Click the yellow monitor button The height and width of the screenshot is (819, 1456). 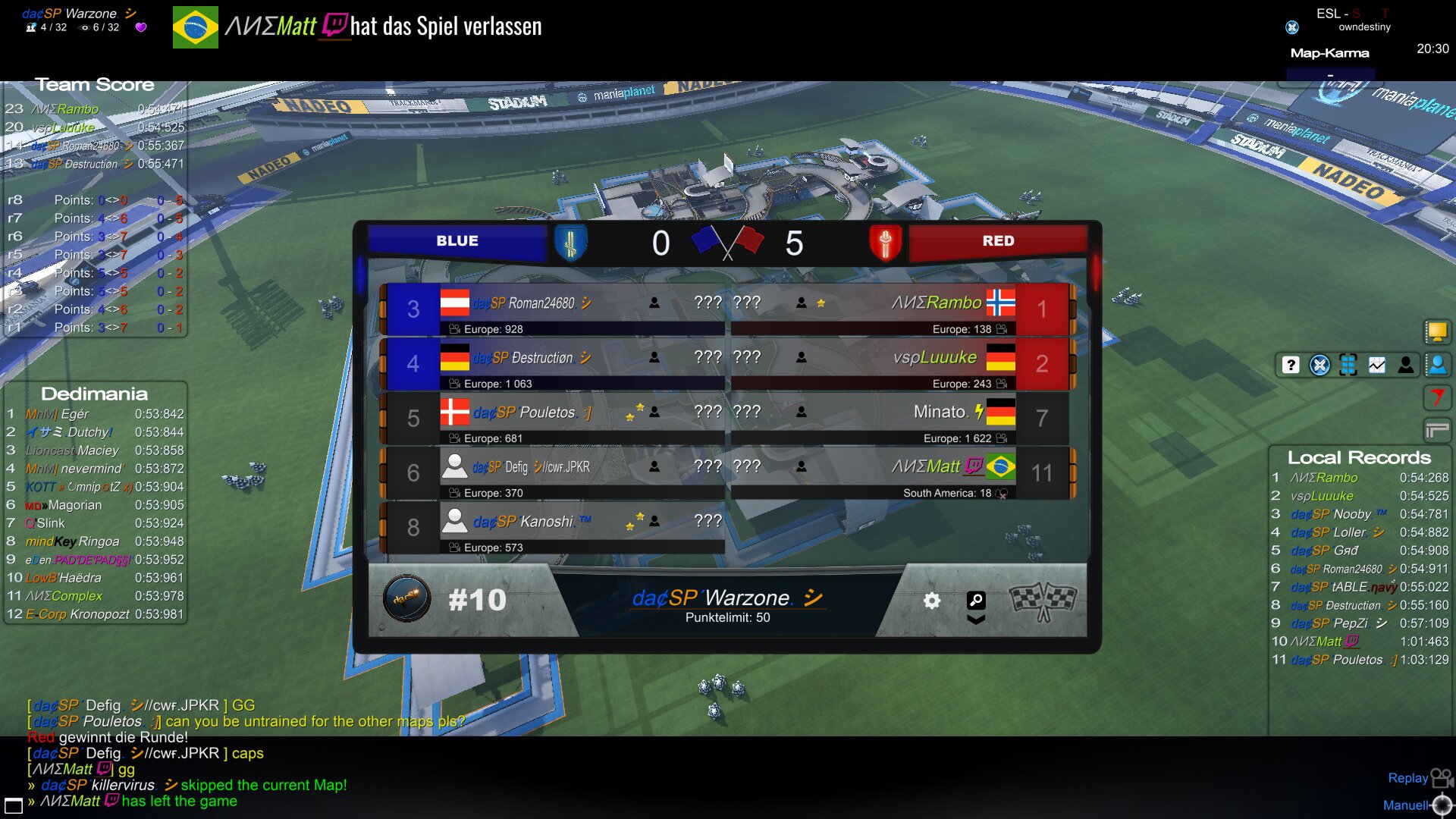pyautogui.click(x=1437, y=331)
